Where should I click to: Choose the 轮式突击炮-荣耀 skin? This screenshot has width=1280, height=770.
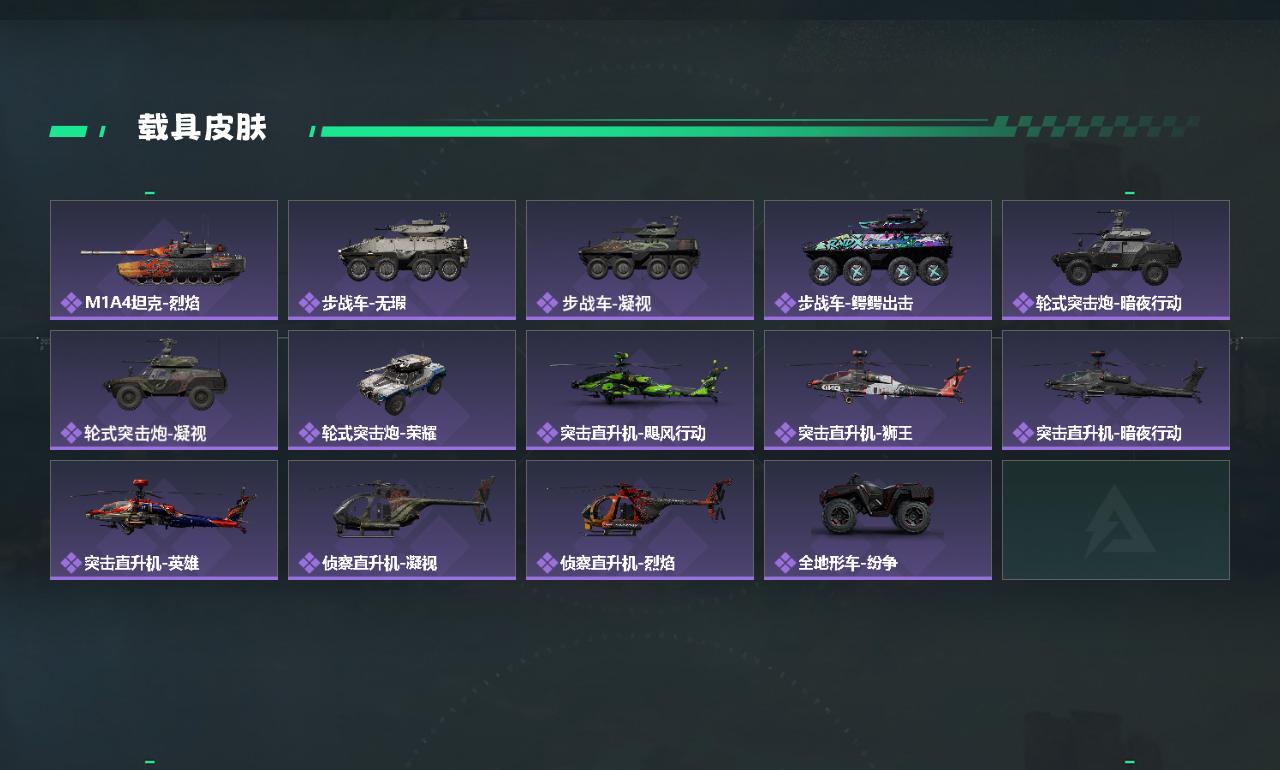click(402, 389)
